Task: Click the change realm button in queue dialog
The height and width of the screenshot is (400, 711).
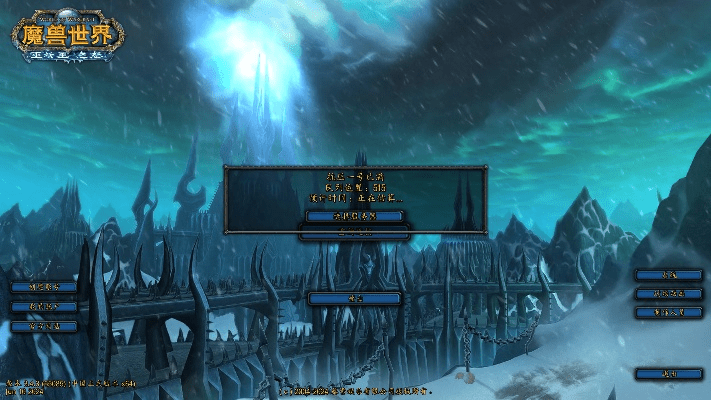Action: click(355, 215)
